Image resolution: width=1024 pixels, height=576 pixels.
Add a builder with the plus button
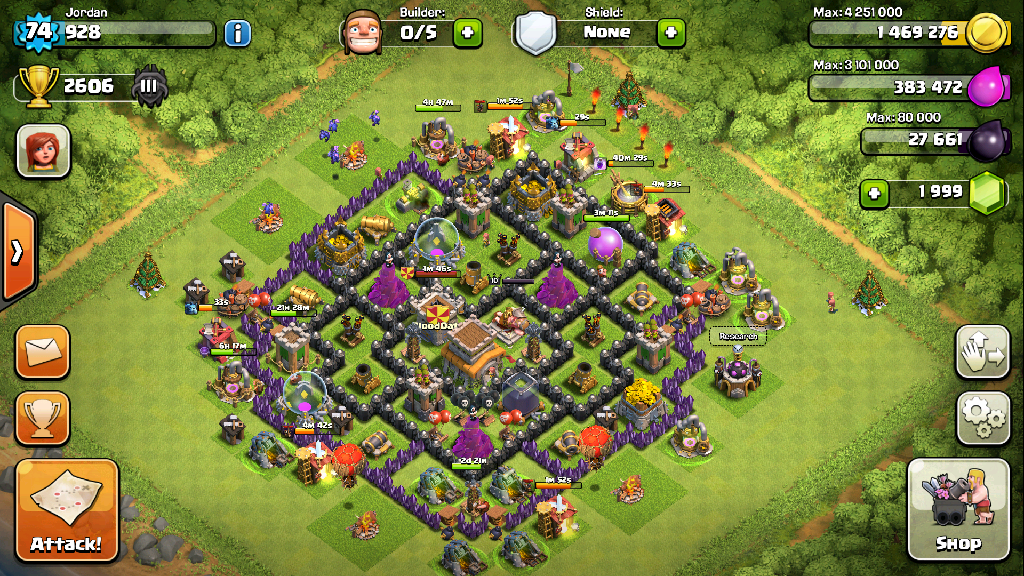tap(467, 33)
